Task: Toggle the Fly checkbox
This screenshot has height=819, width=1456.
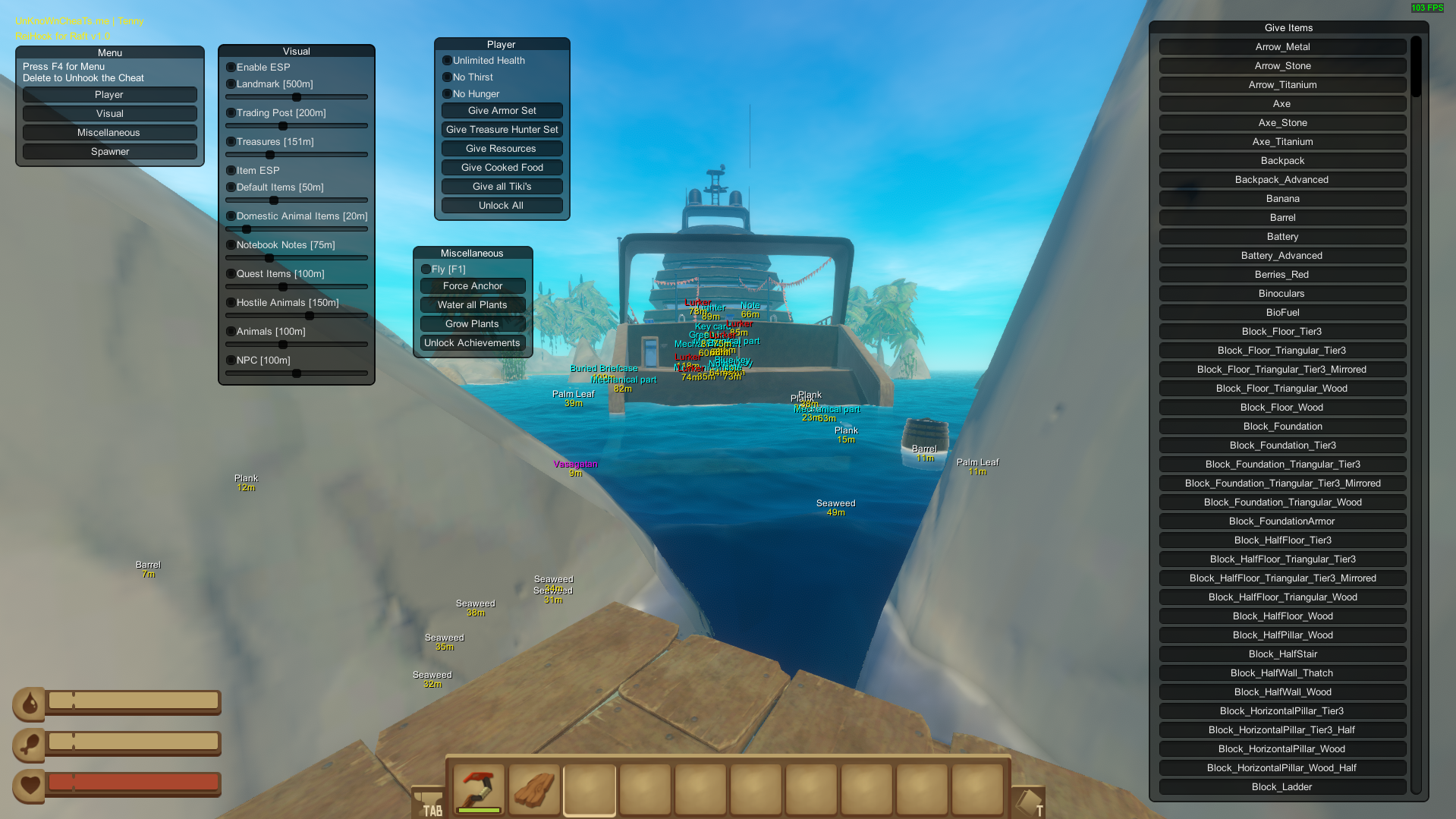Action: [x=426, y=269]
